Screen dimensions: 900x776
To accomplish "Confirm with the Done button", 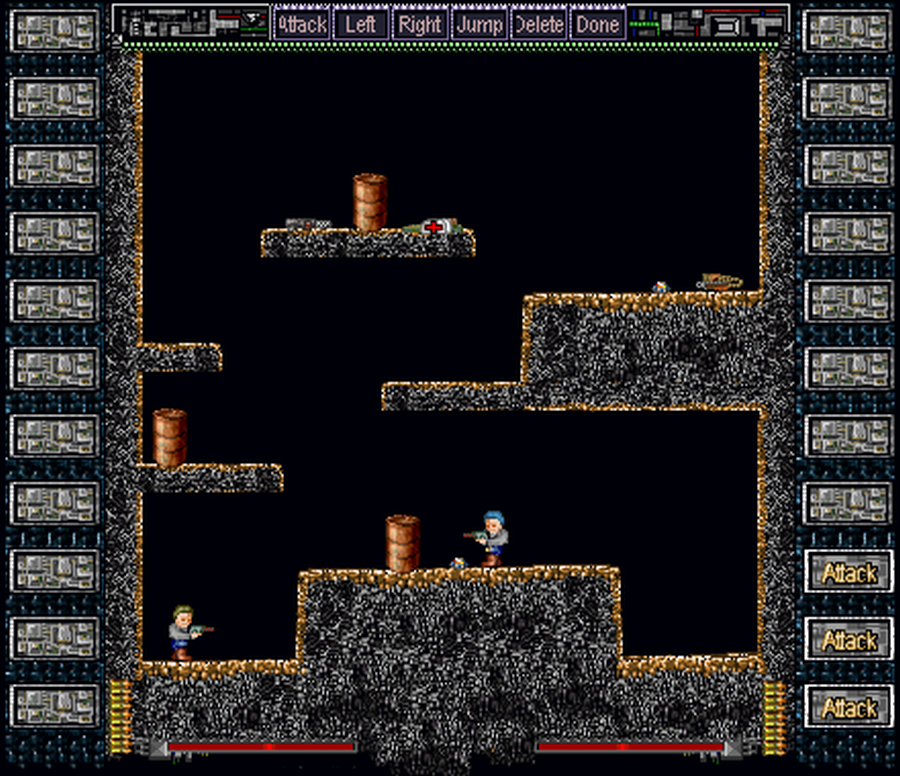I will coord(598,24).
